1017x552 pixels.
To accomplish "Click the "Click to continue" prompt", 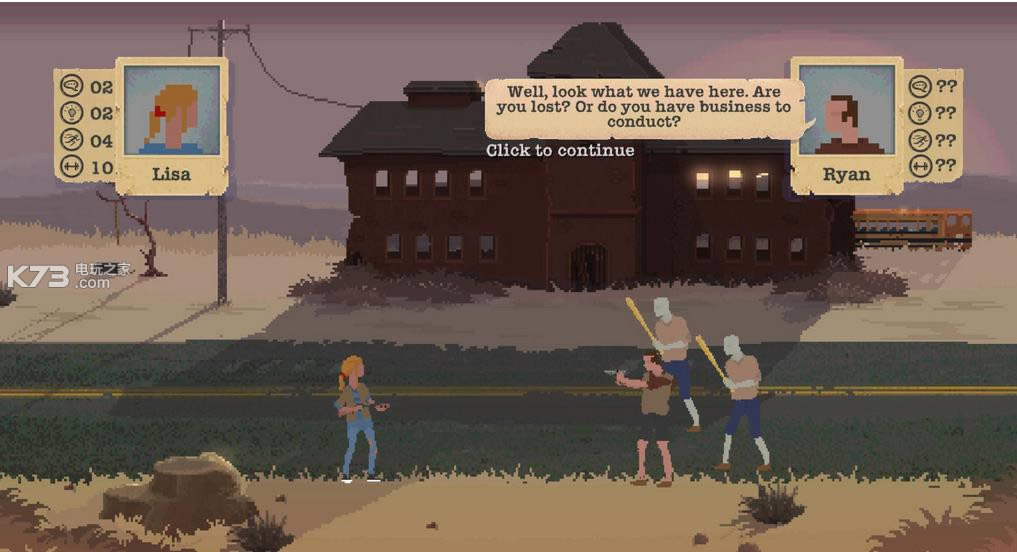I will tap(560, 150).
